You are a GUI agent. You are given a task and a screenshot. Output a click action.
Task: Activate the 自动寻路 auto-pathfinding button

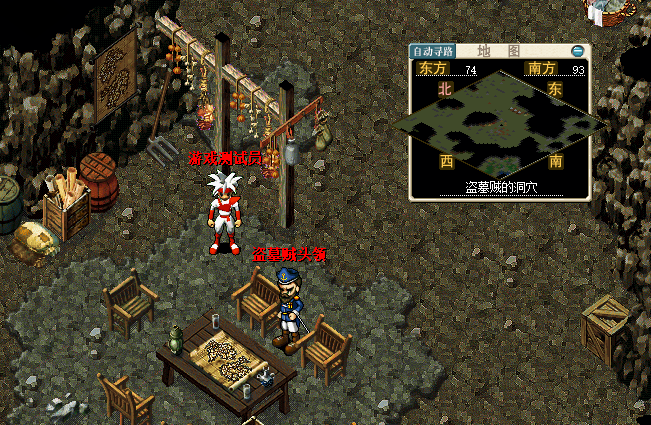point(433,51)
